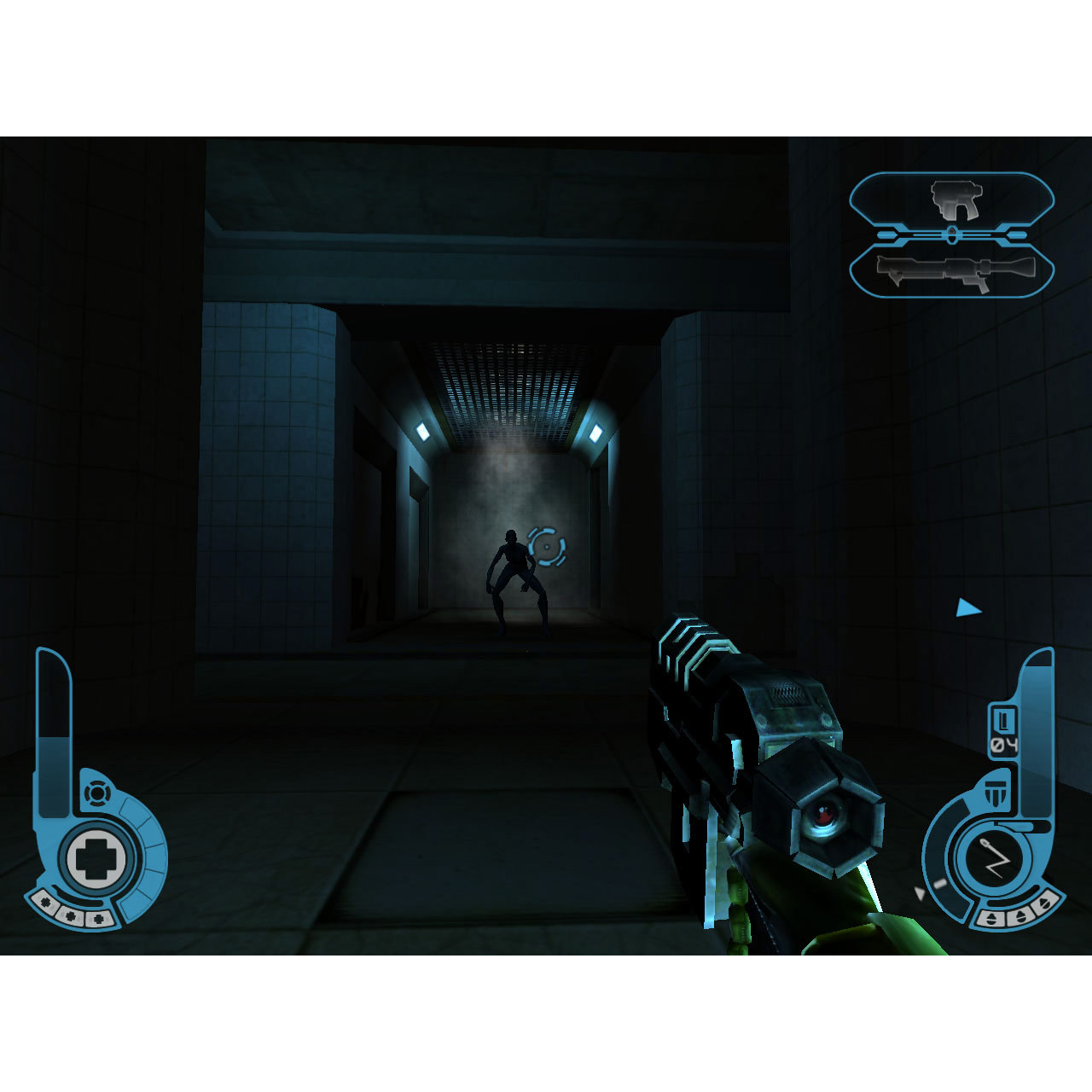Toggle the rightmost medkit slot on health HUD
Viewport: 1092px width, 1092px height.
pyautogui.click(x=99, y=918)
